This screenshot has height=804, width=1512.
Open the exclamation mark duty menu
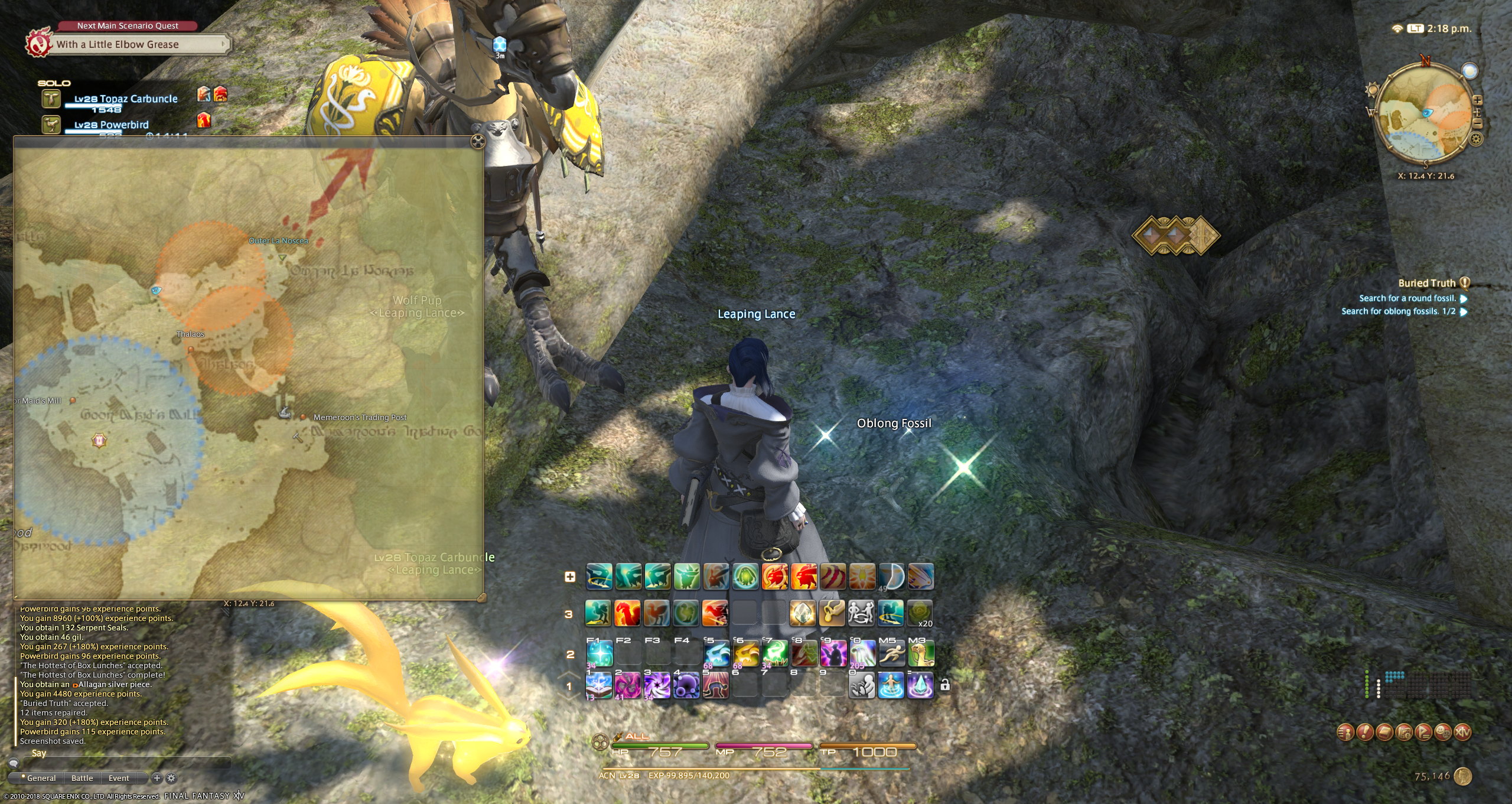coord(1365,733)
